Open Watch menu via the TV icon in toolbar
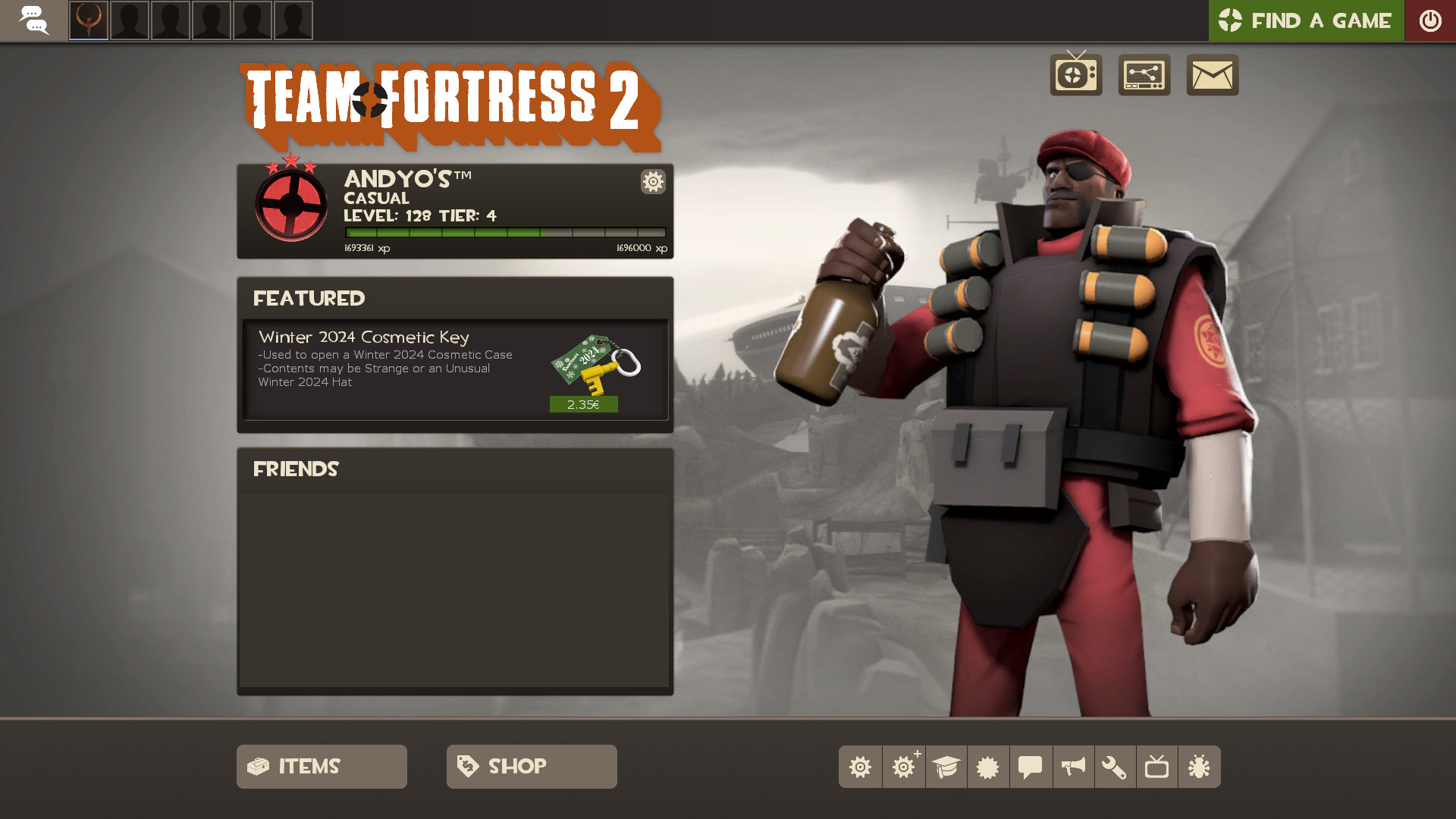This screenshot has width=1456, height=819. [x=1158, y=766]
